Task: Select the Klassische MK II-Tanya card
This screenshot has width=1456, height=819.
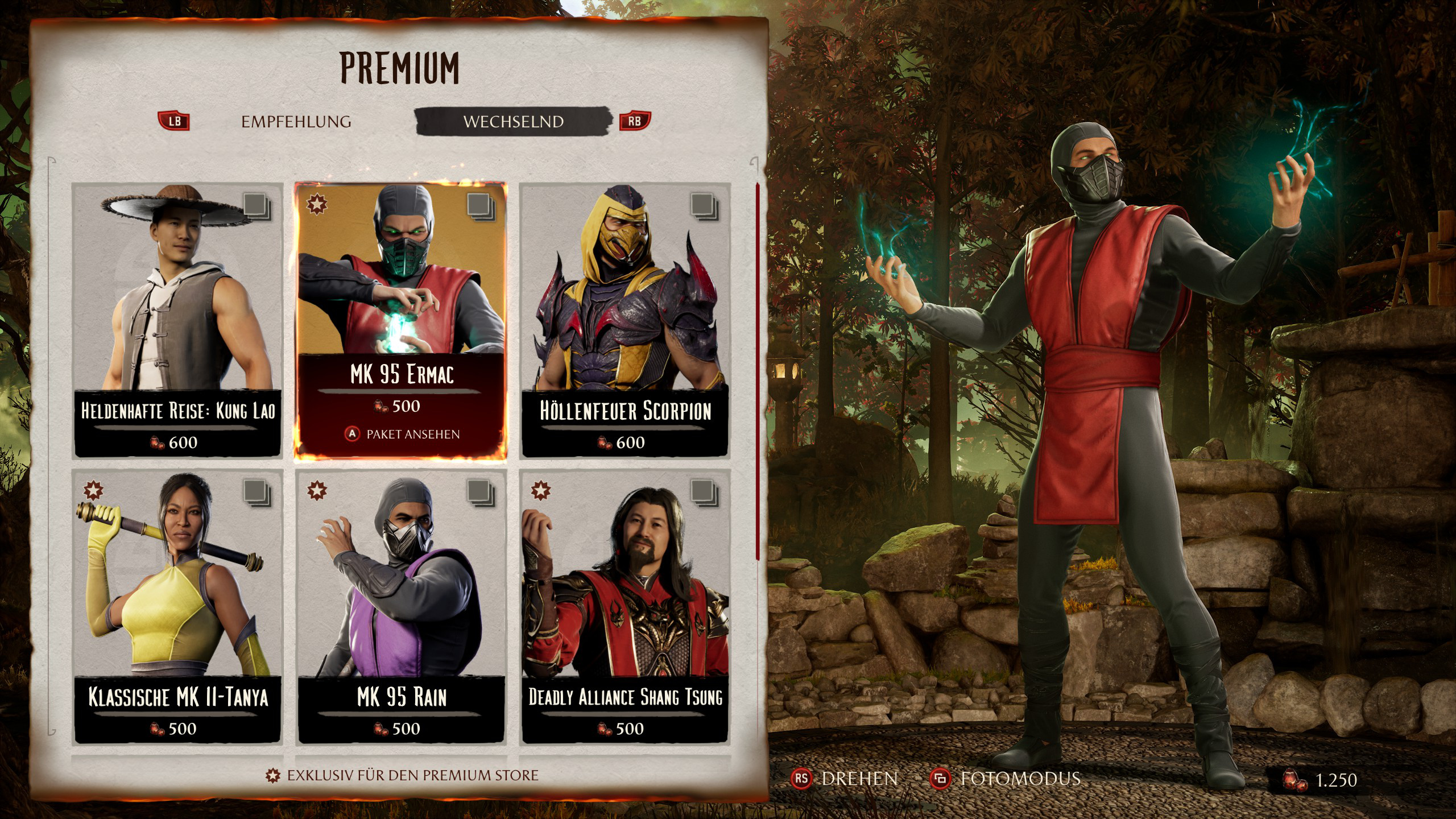Action: pyautogui.click(x=177, y=606)
